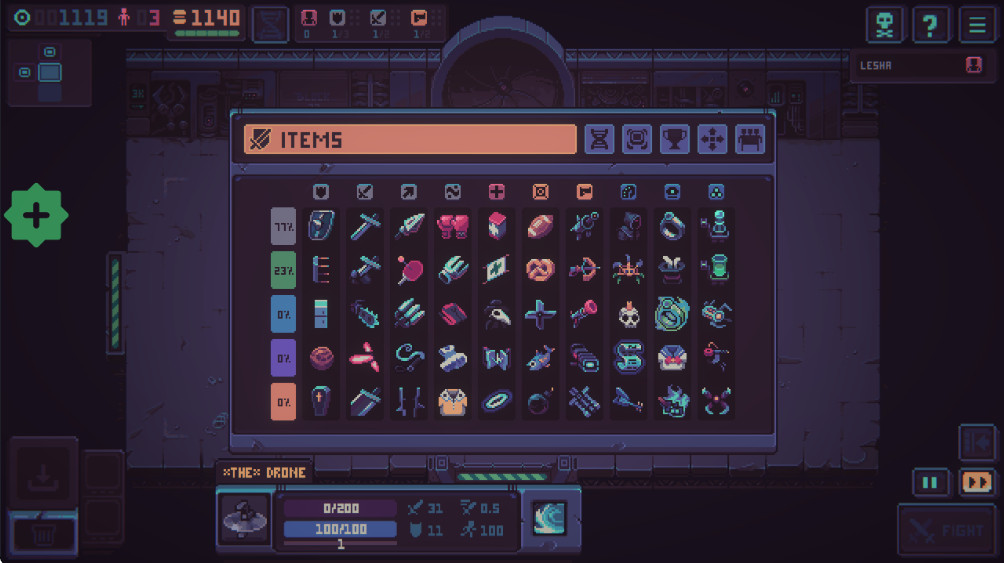Toggle fast-forward speed
Image resolution: width=1004 pixels, height=563 pixels.
click(x=976, y=482)
